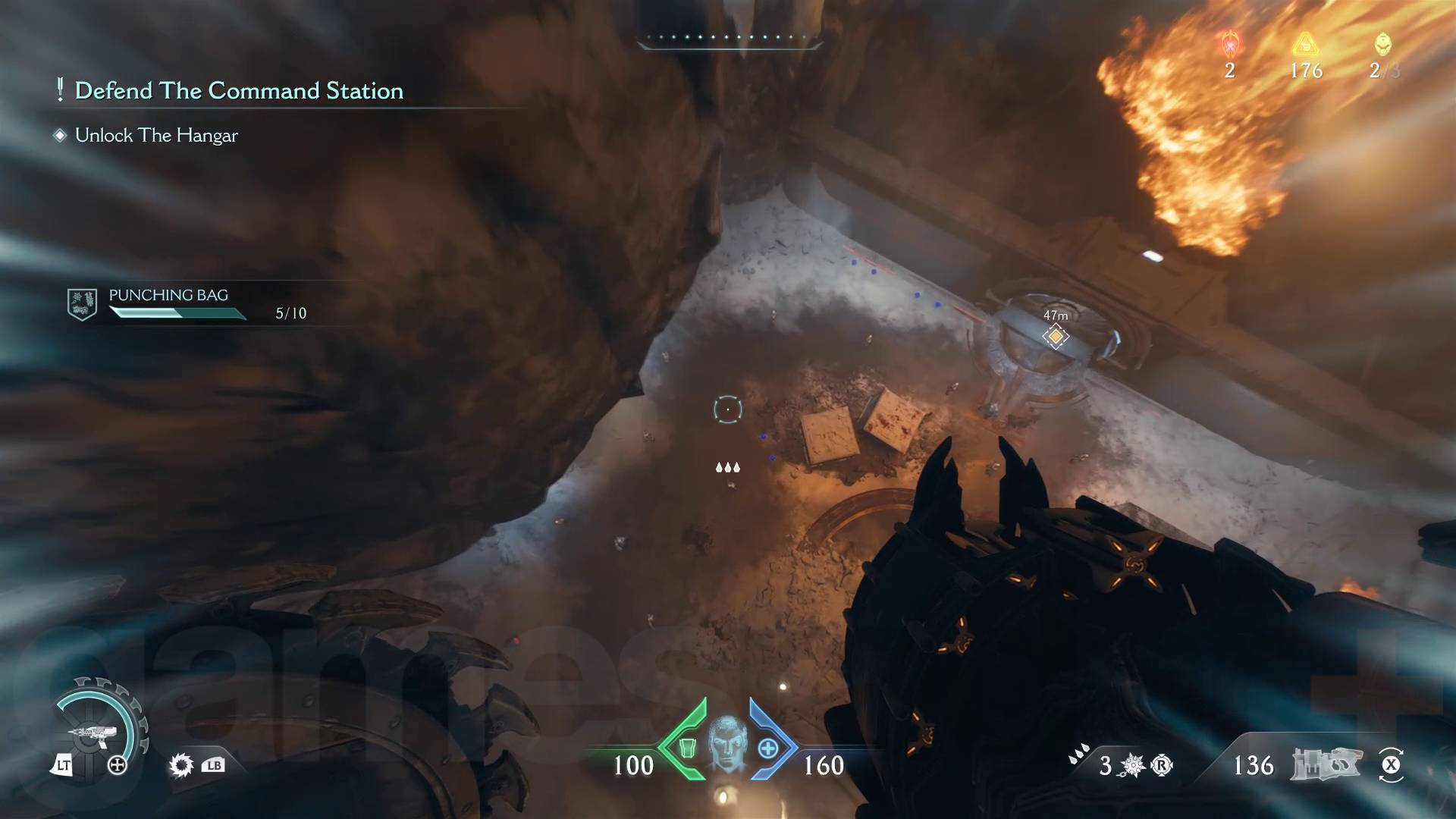Click the 47m objective waypoint marker
The height and width of the screenshot is (819, 1456).
point(1055,336)
